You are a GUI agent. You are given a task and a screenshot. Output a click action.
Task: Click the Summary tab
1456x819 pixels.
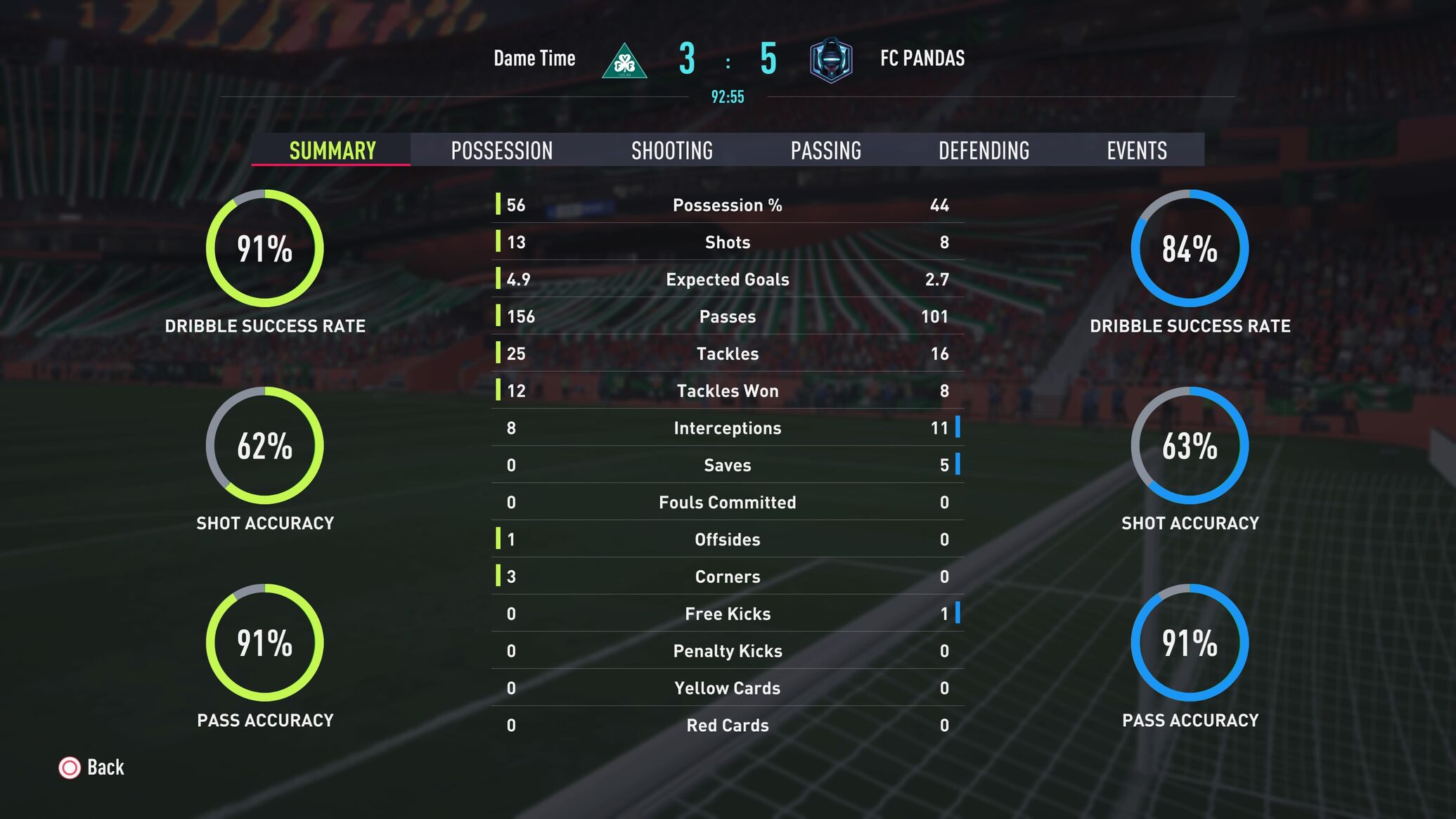[333, 150]
